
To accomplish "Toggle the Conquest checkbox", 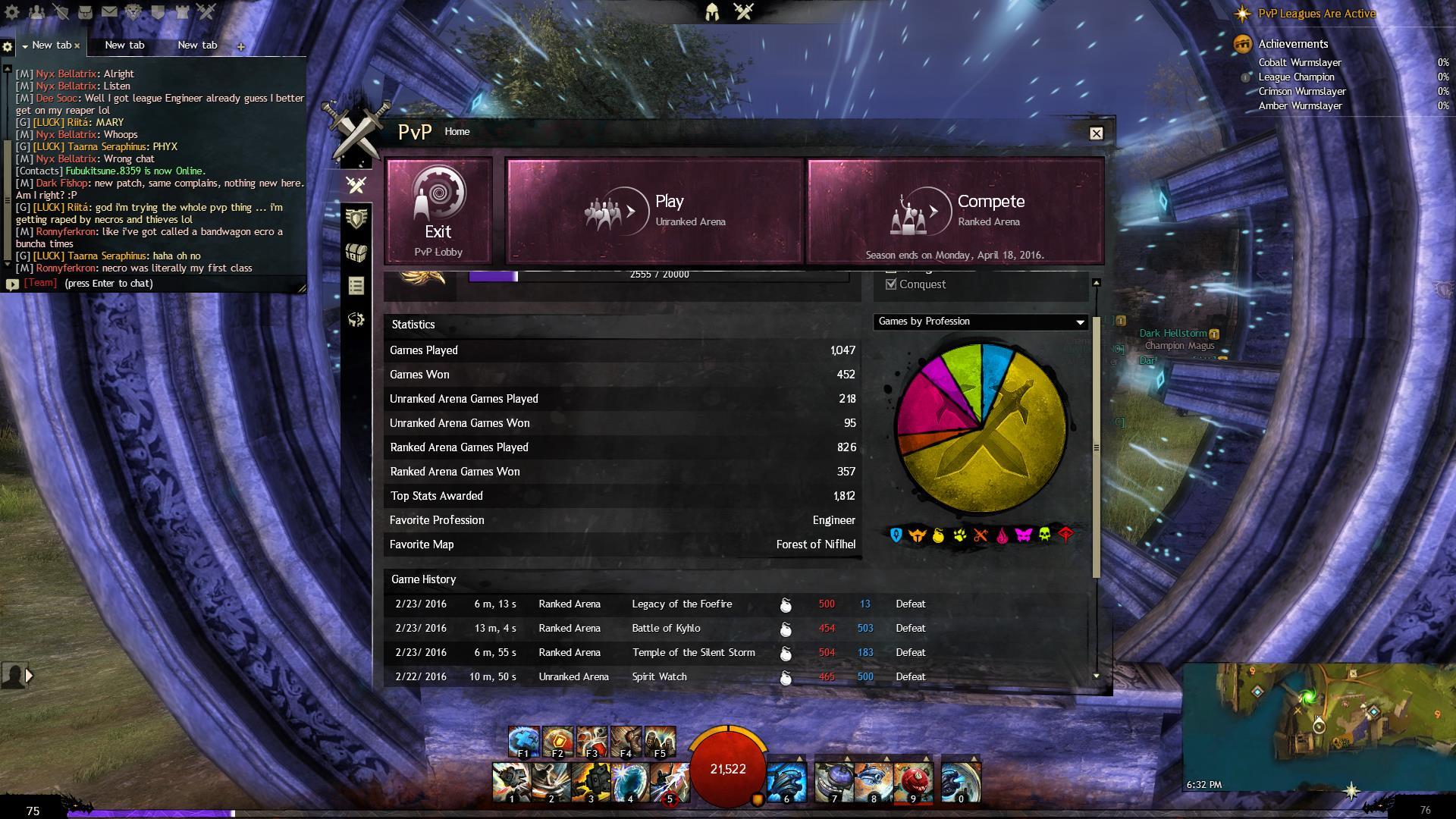I will tap(891, 284).
